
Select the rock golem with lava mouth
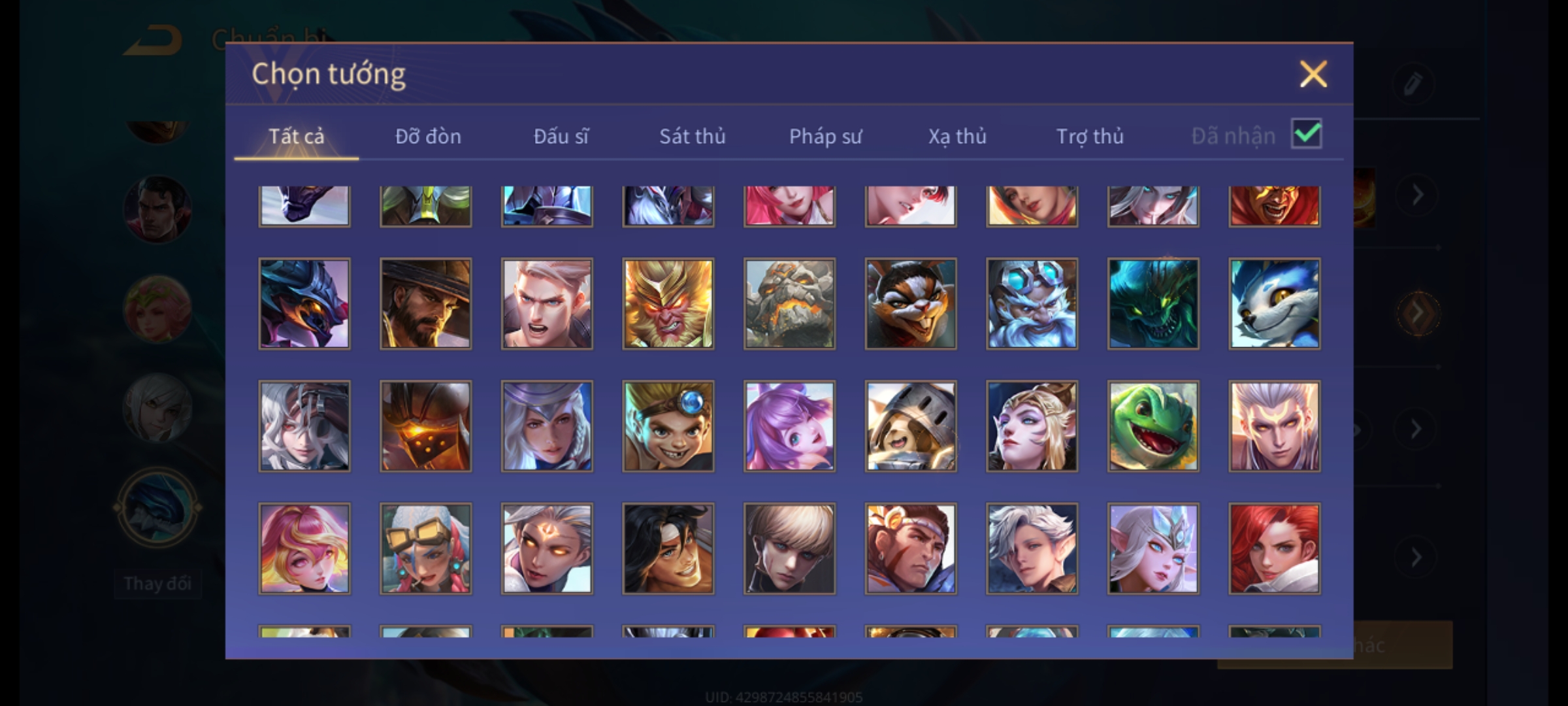(789, 303)
